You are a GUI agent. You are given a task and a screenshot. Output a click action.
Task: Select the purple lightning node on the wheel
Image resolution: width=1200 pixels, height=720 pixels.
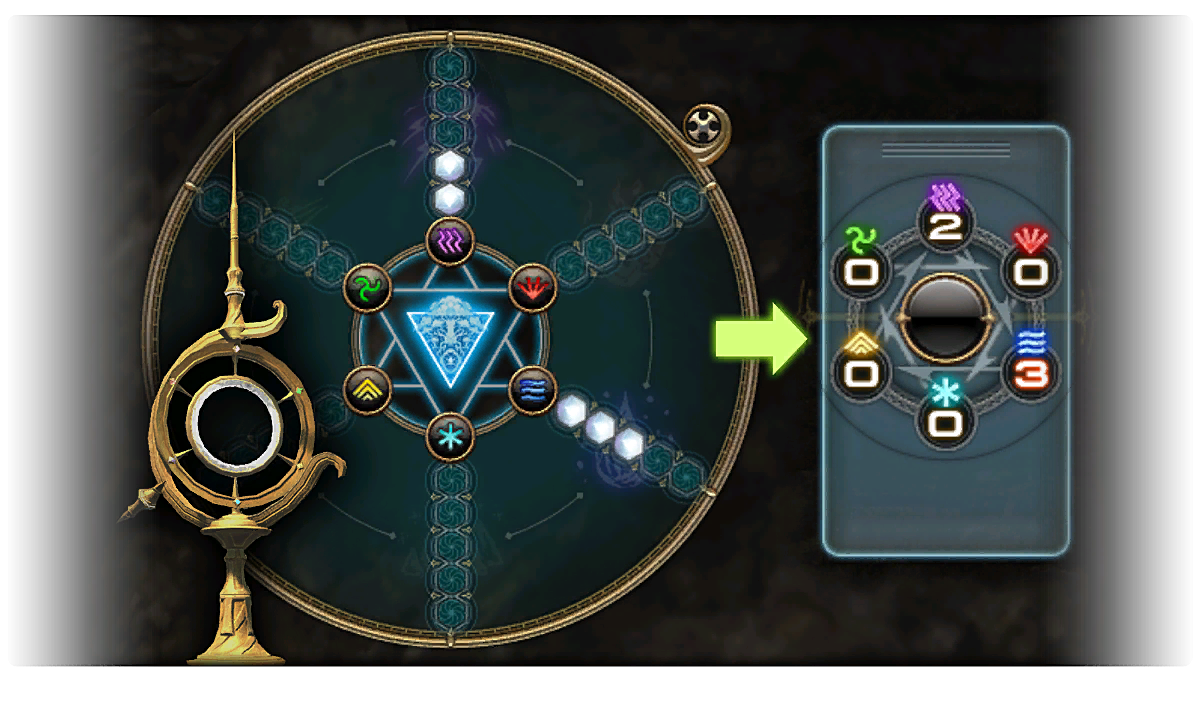click(449, 240)
